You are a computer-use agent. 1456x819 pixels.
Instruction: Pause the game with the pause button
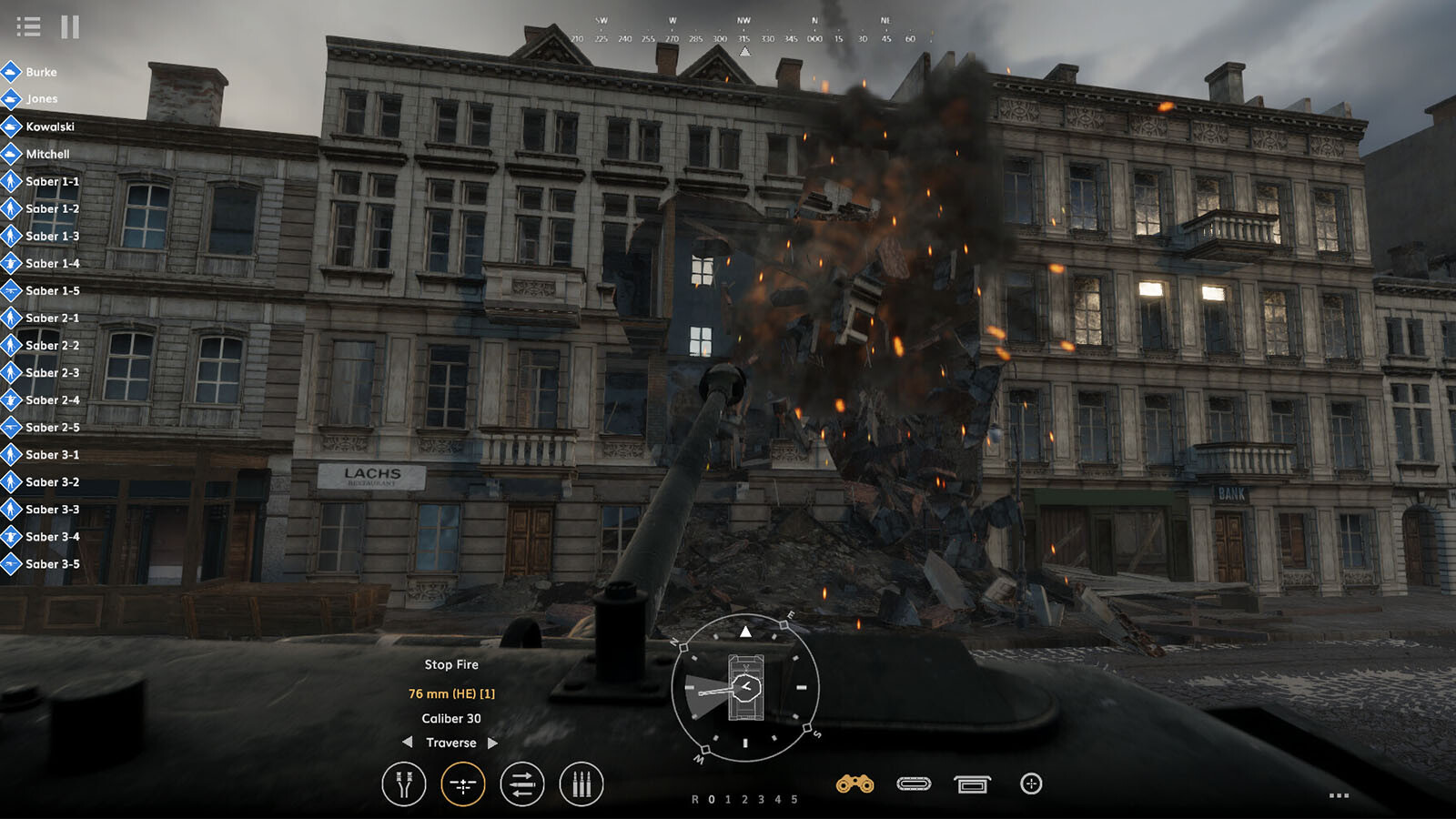point(70,27)
